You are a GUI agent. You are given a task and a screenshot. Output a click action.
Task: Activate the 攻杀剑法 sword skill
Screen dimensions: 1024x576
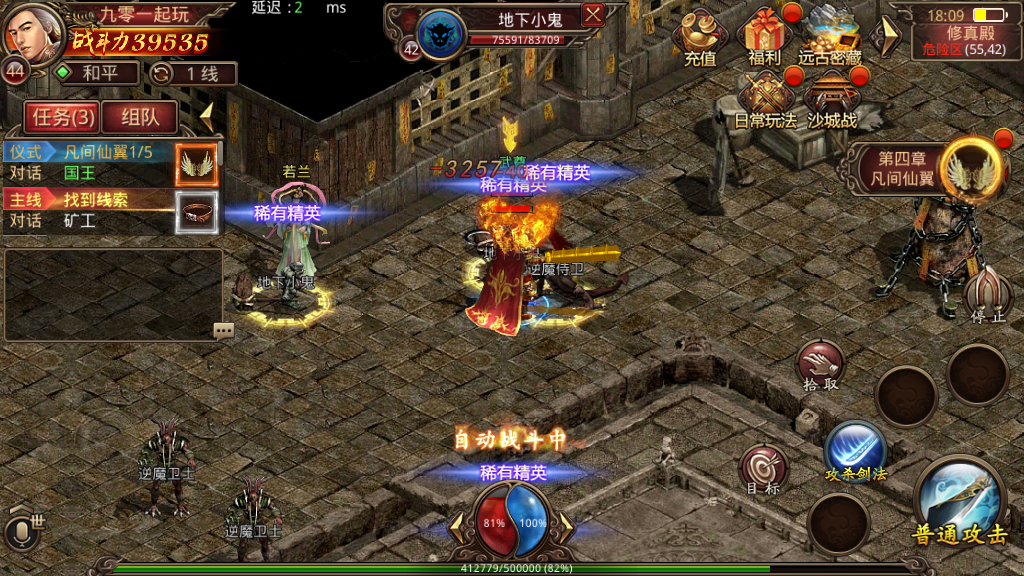(x=855, y=450)
